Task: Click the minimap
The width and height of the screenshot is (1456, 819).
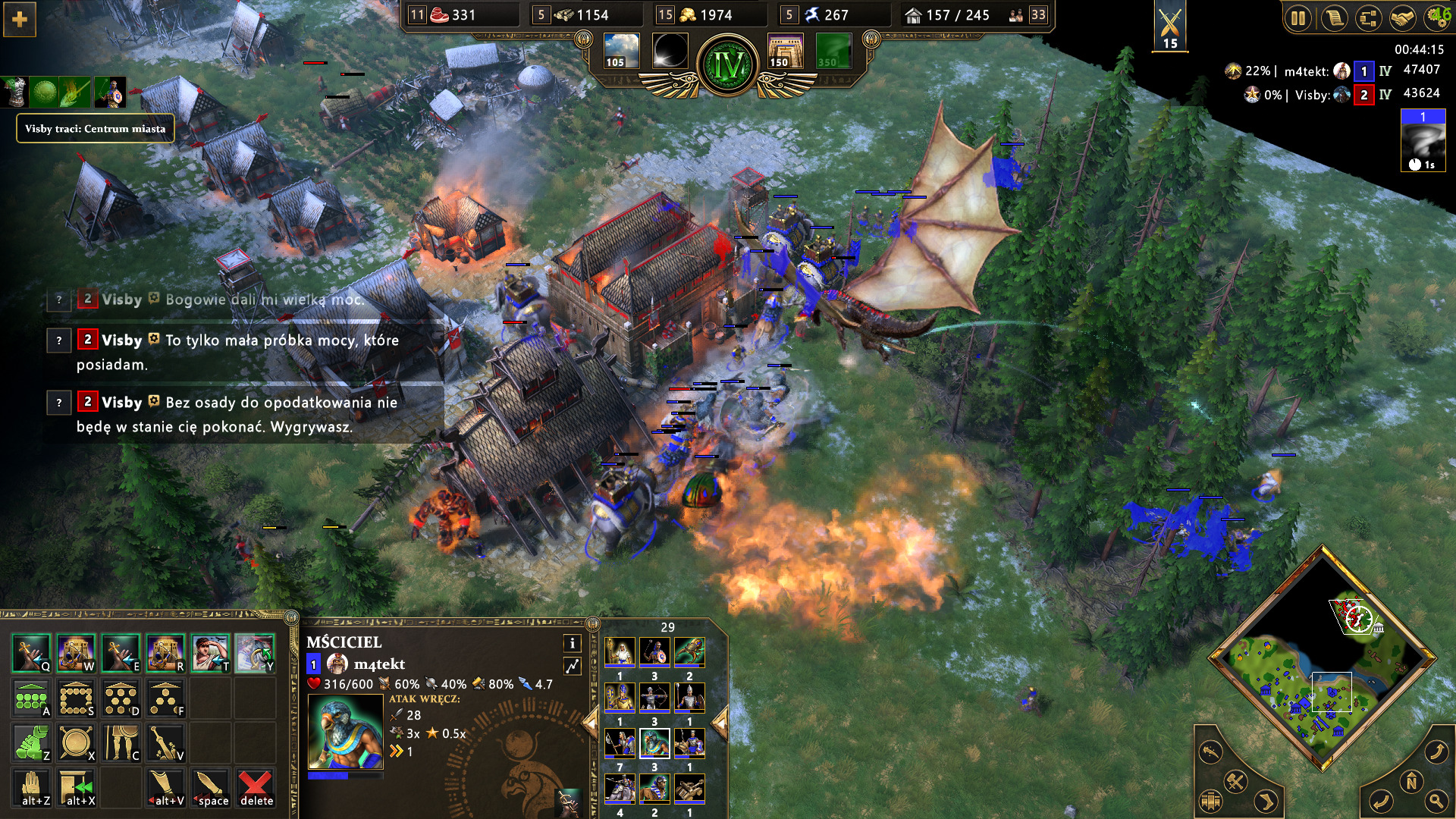Action: (1323, 658)
